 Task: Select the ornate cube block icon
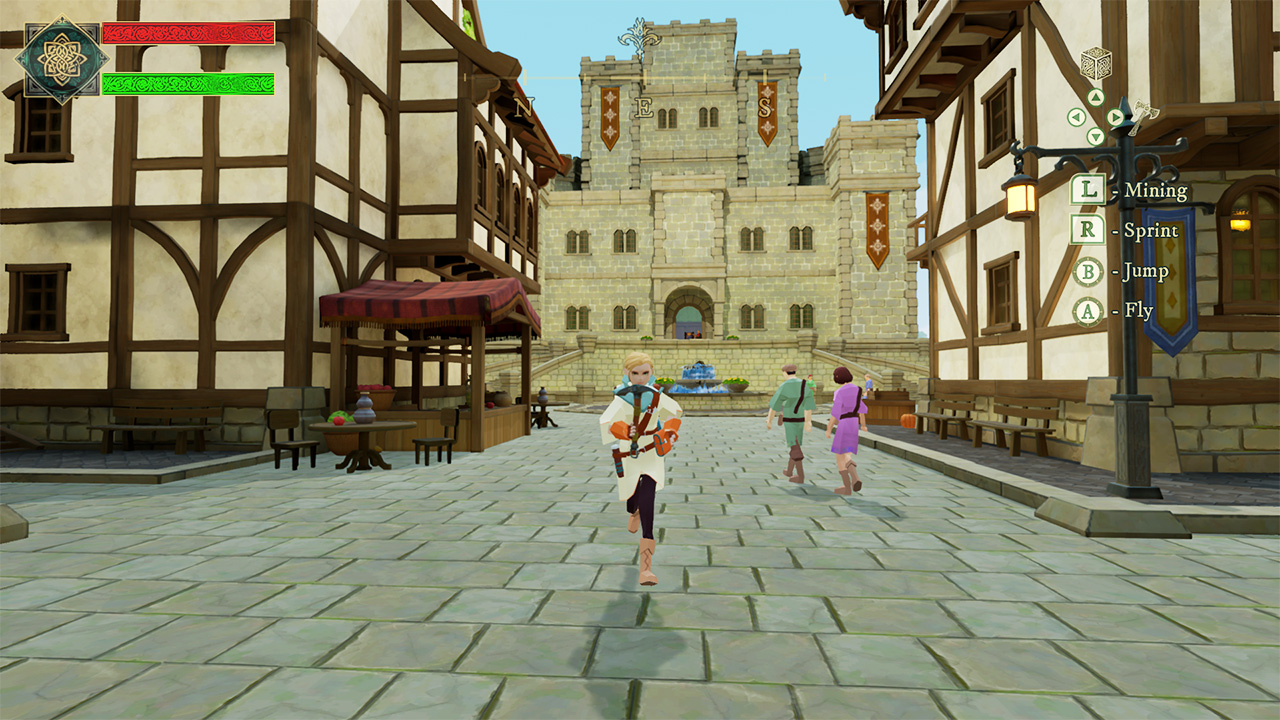point(1096,64)
